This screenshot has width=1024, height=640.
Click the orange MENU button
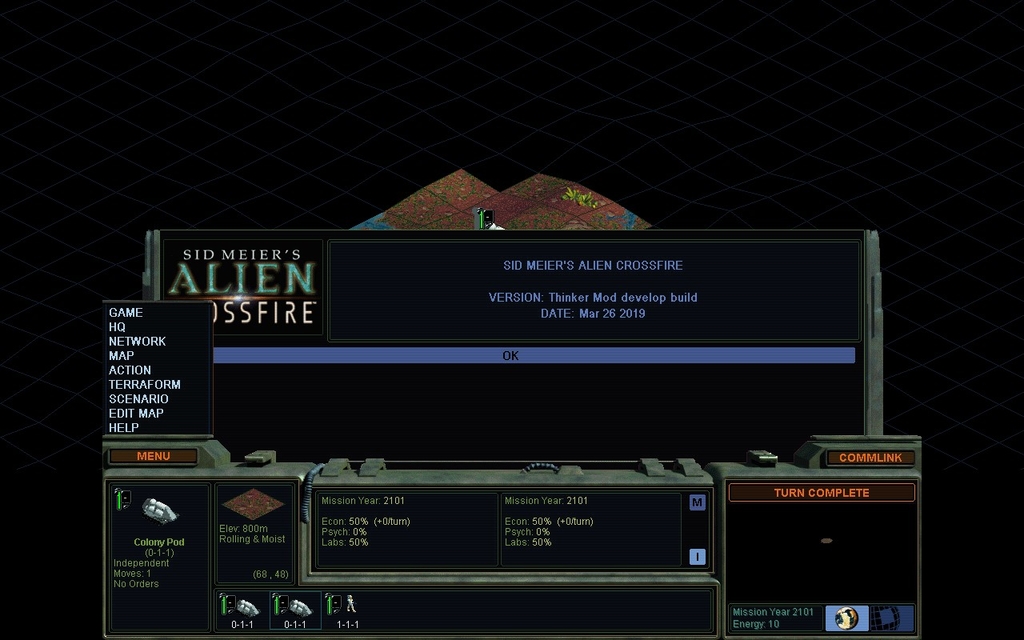tap(153, 456)
